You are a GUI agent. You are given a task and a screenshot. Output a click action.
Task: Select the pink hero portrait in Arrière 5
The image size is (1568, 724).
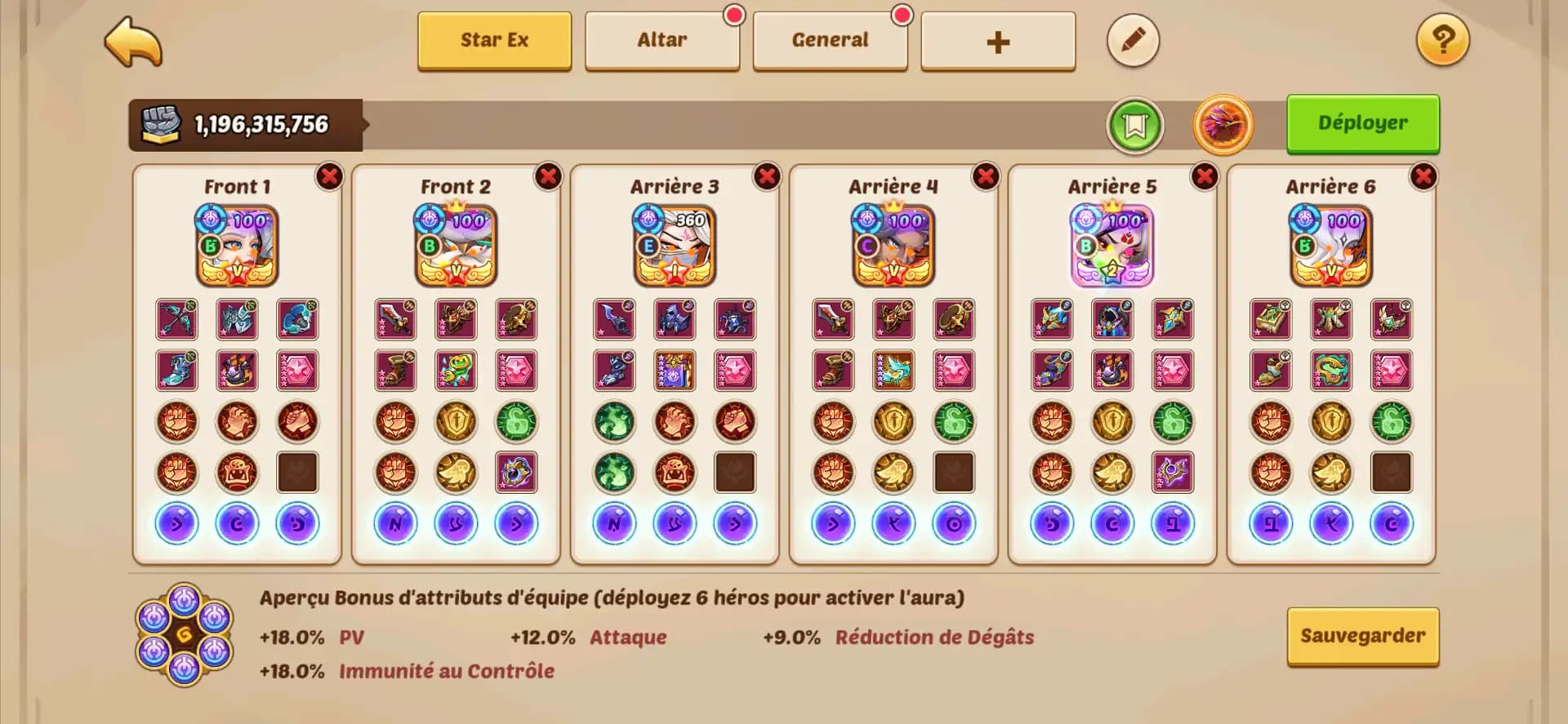(1112, 245)
